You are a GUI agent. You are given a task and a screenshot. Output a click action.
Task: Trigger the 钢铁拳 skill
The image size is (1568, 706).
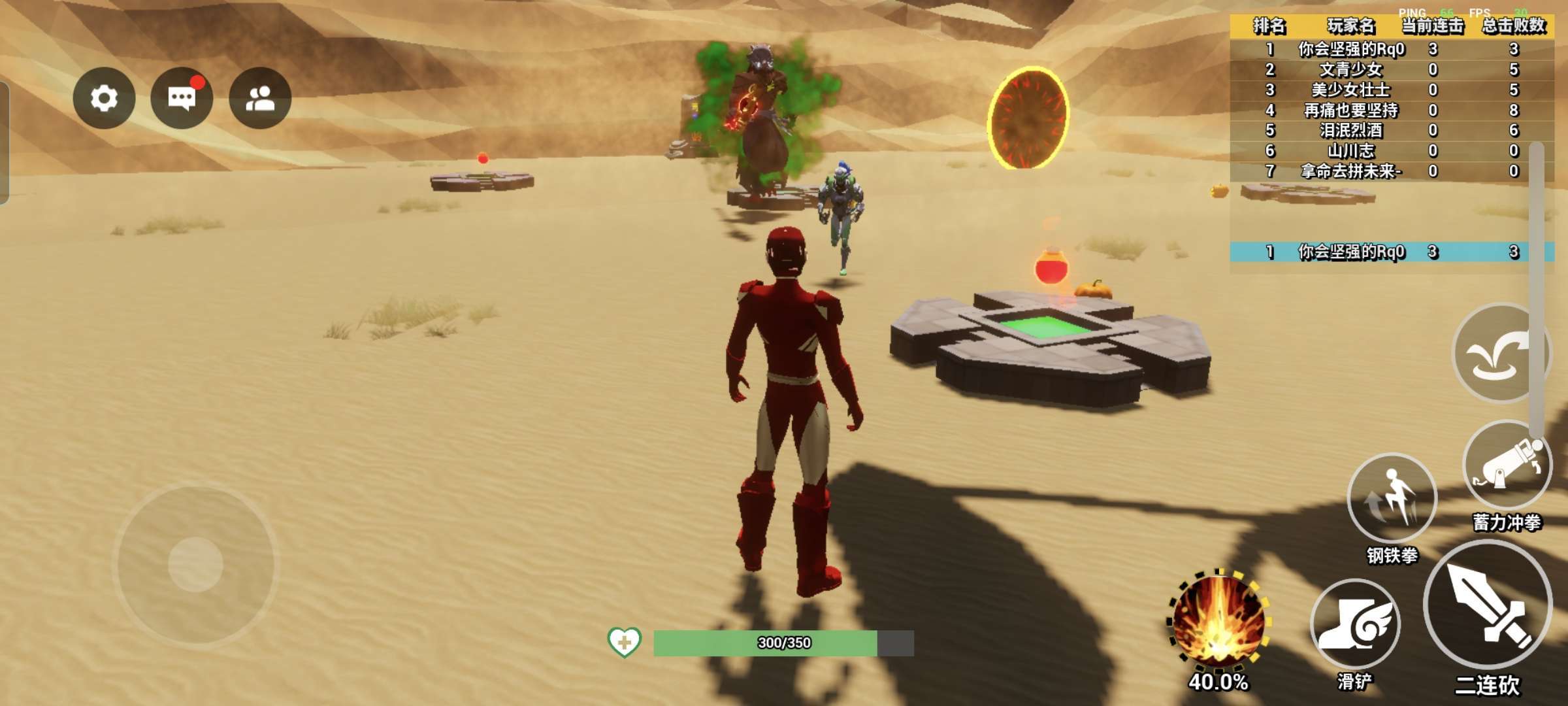pyautogui.click(x=1392, y=498)
